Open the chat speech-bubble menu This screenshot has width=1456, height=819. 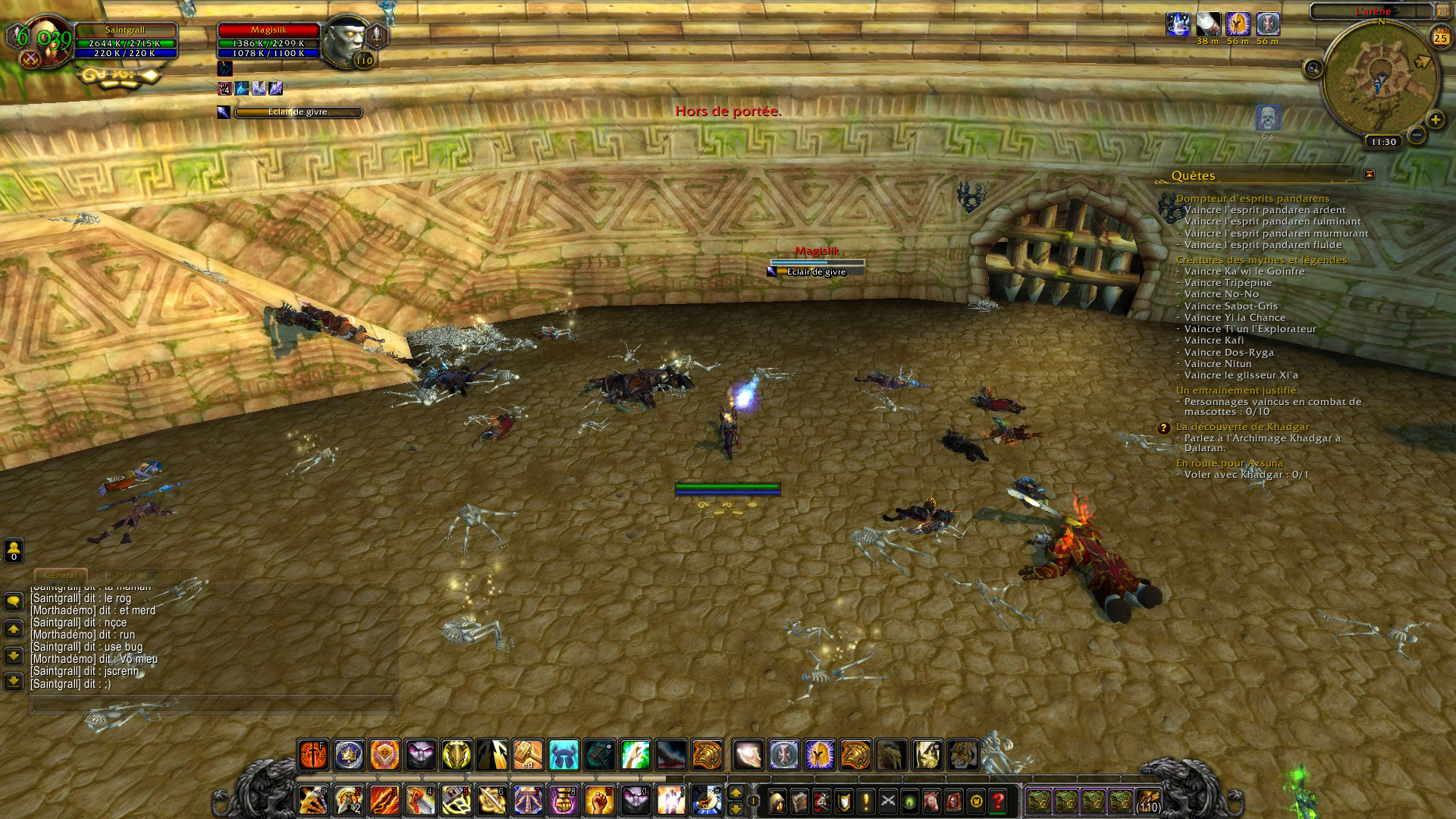click(14, 602)
